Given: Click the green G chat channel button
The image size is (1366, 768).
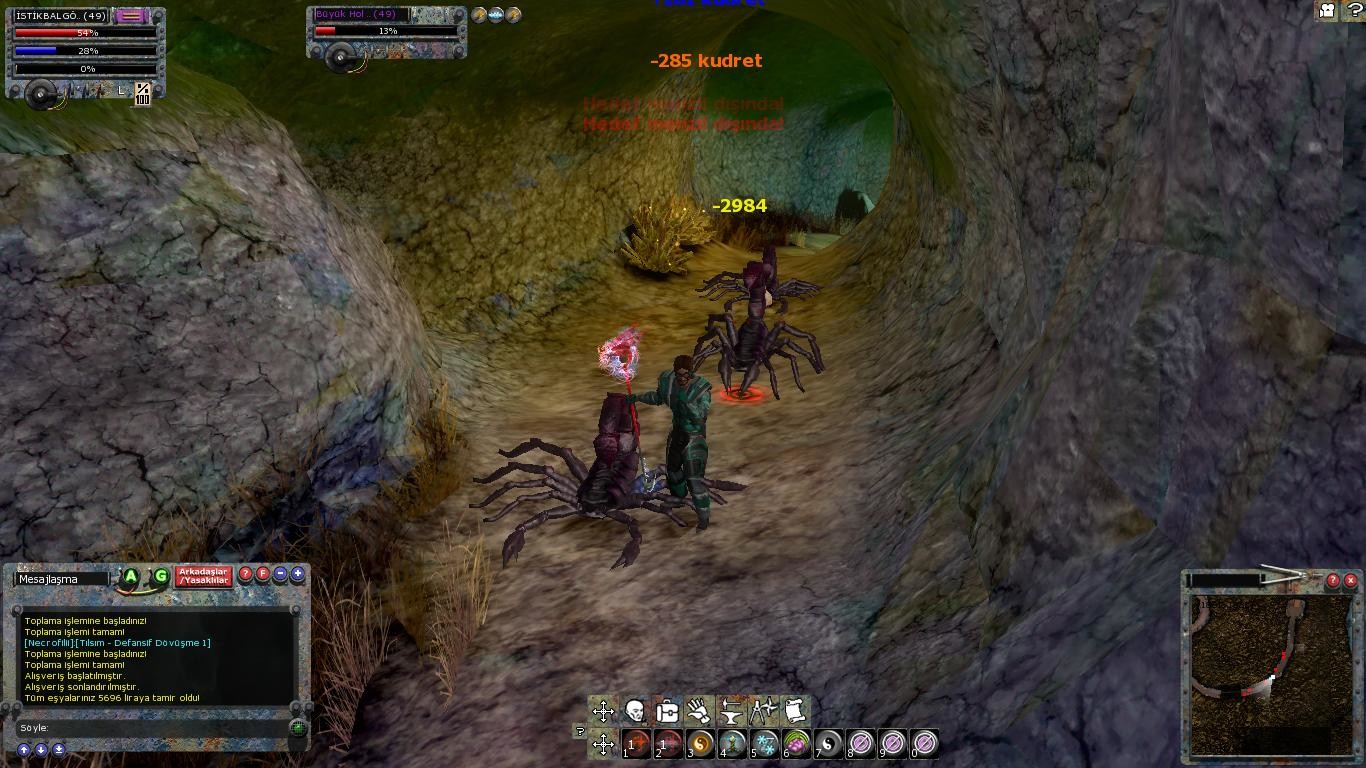Looking at the screenshot, I should pos(160,576).
